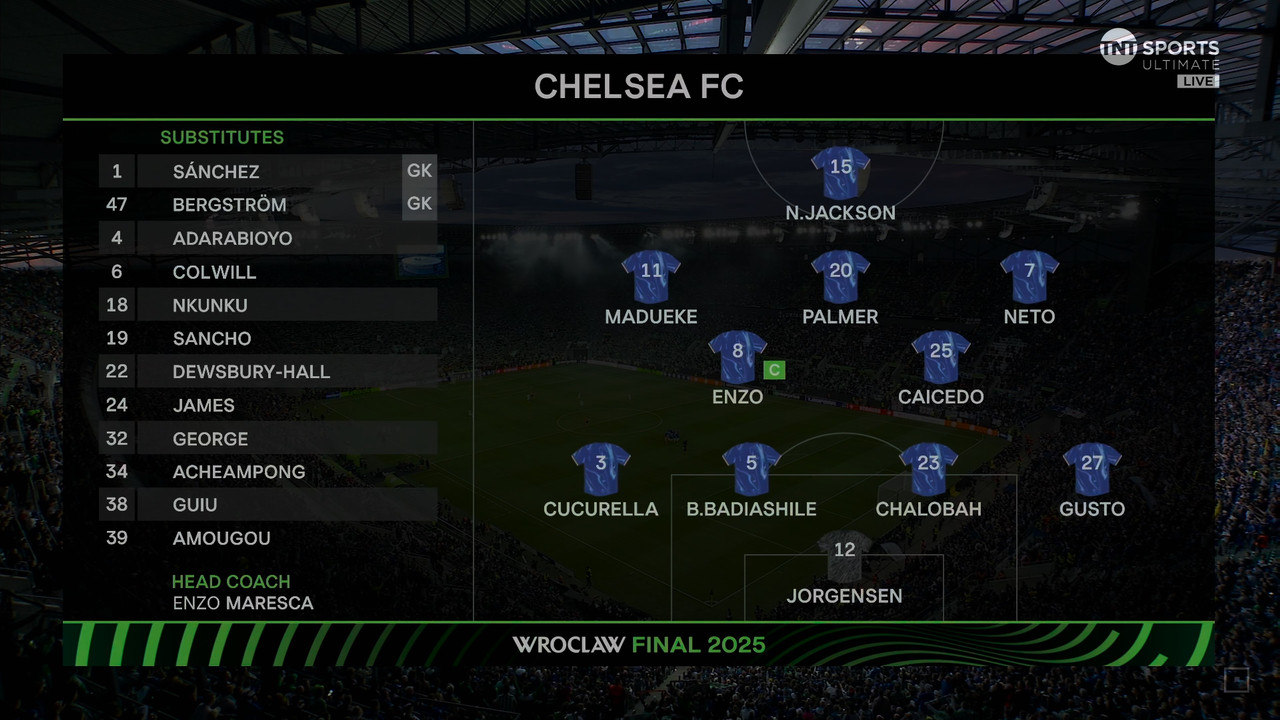The image size is (1280, 720).
Task: Click Neto's number 7 shirt
Action: pyautogui.click(x=1029, y=276)
